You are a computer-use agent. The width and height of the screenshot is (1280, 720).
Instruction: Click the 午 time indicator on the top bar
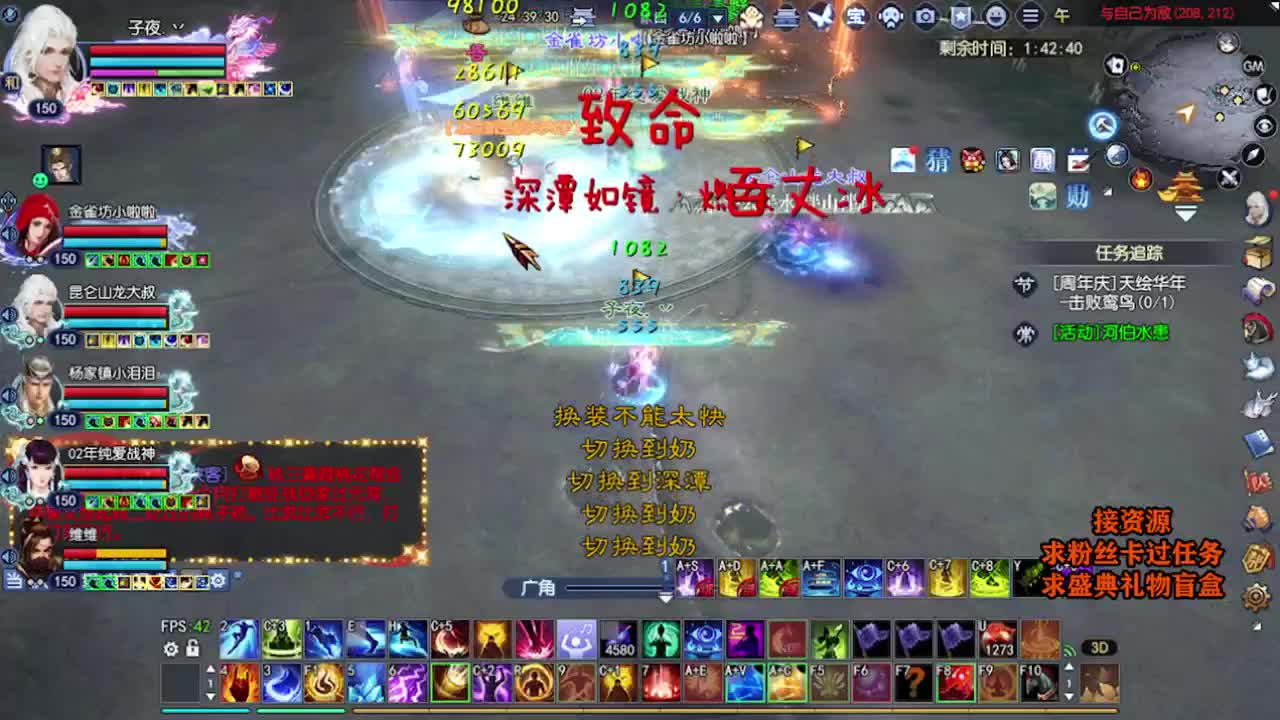[x=1062, y=17]
